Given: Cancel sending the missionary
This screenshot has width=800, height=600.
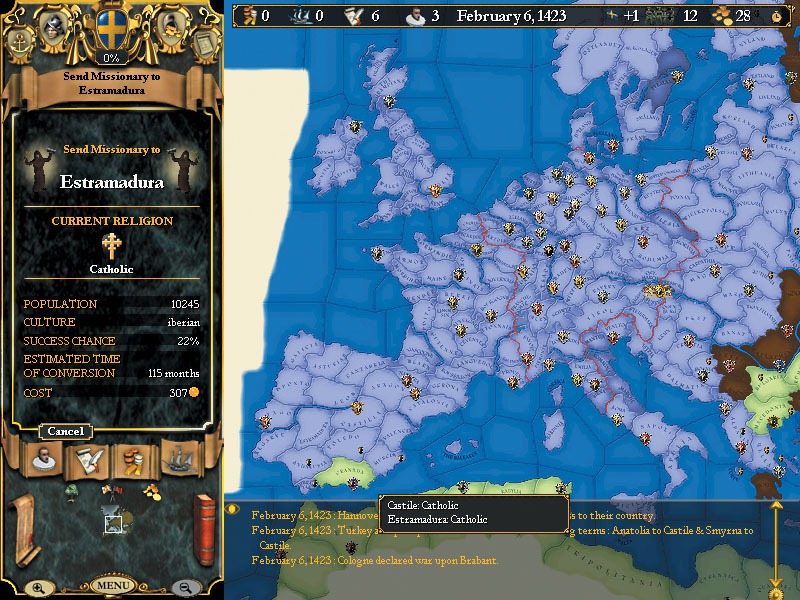Looking at the screenshot, I should (66, 431).
